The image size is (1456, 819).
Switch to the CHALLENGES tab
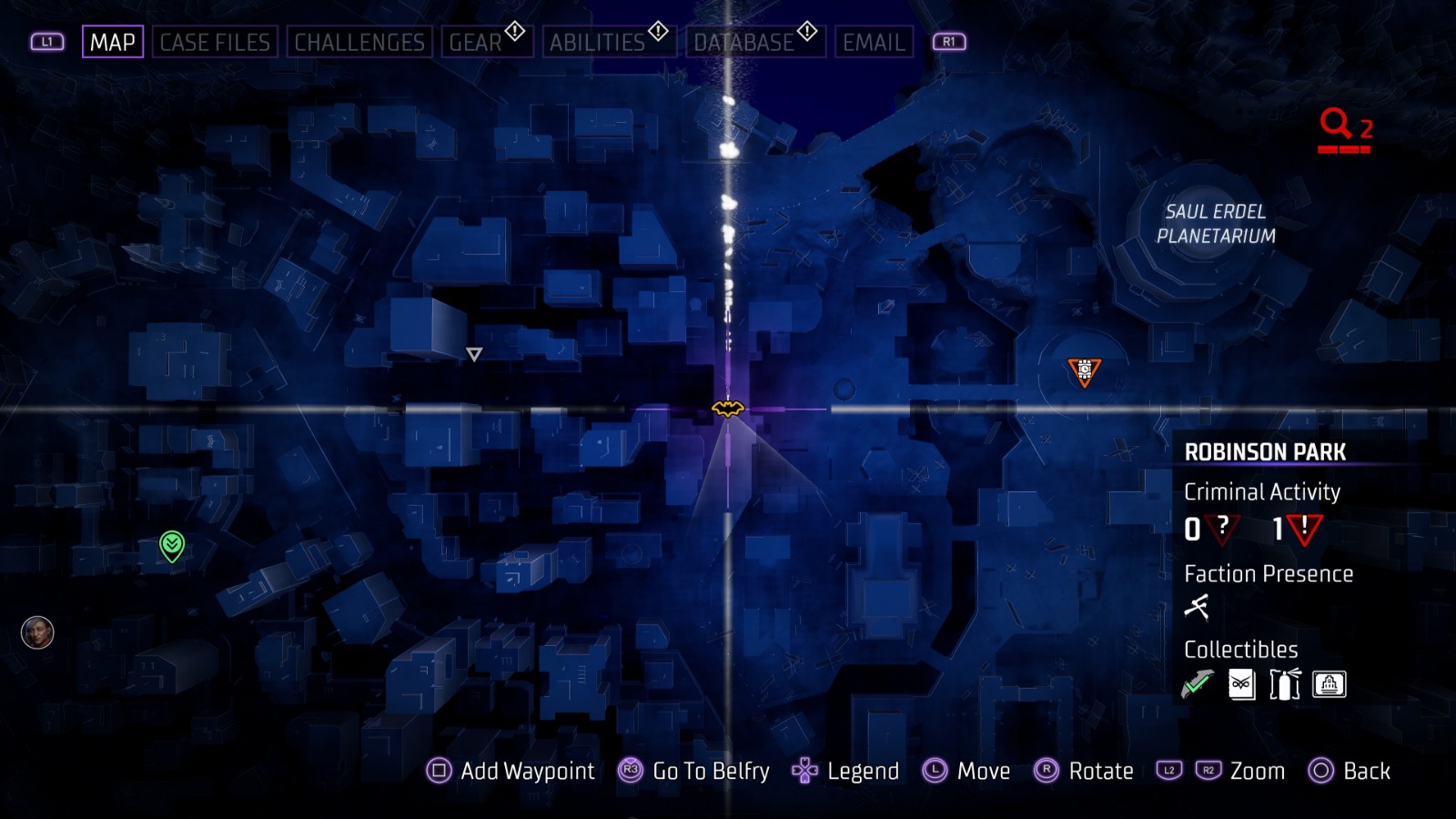[359, 41]
